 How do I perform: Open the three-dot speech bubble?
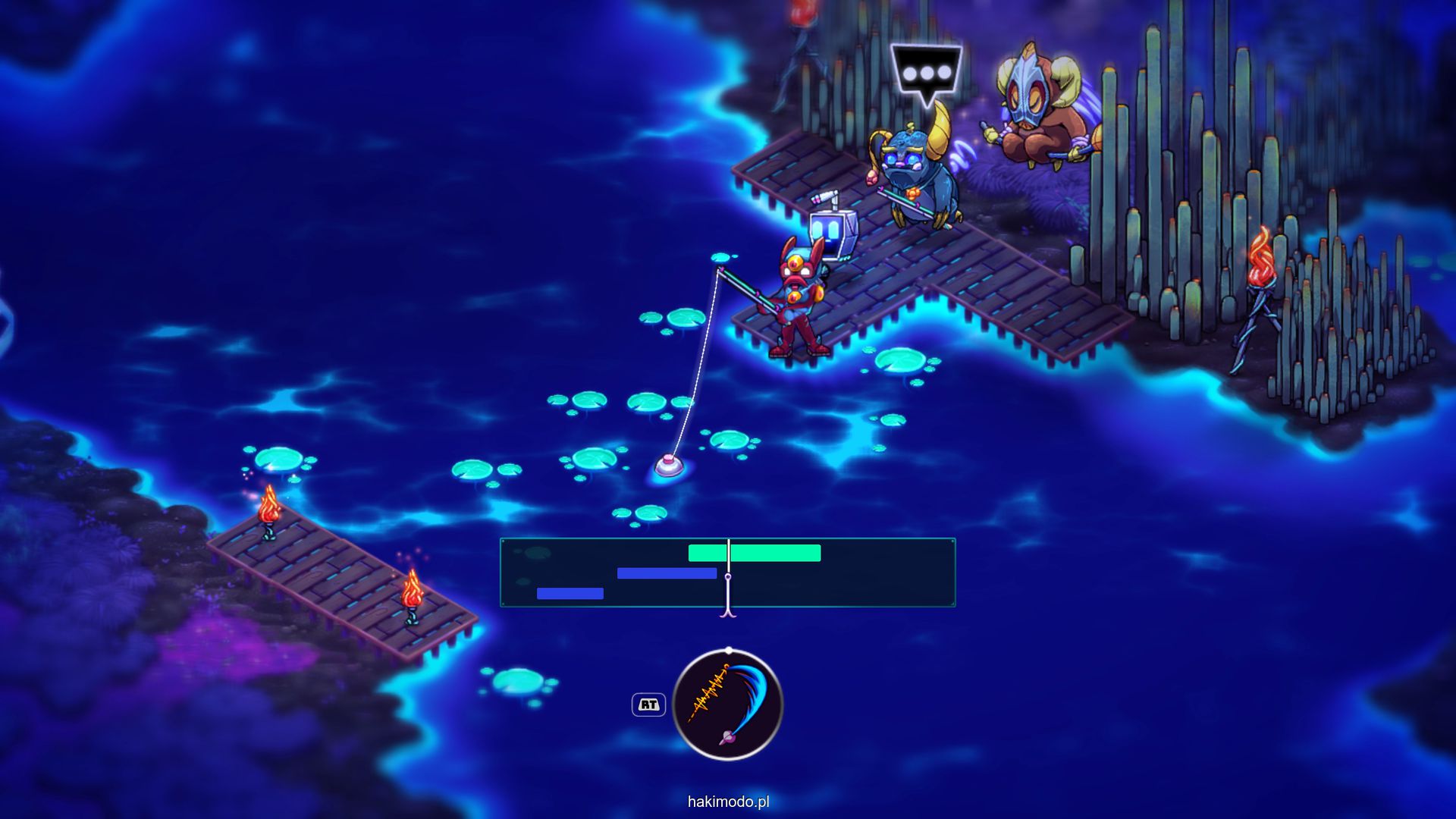coord(926,73)
